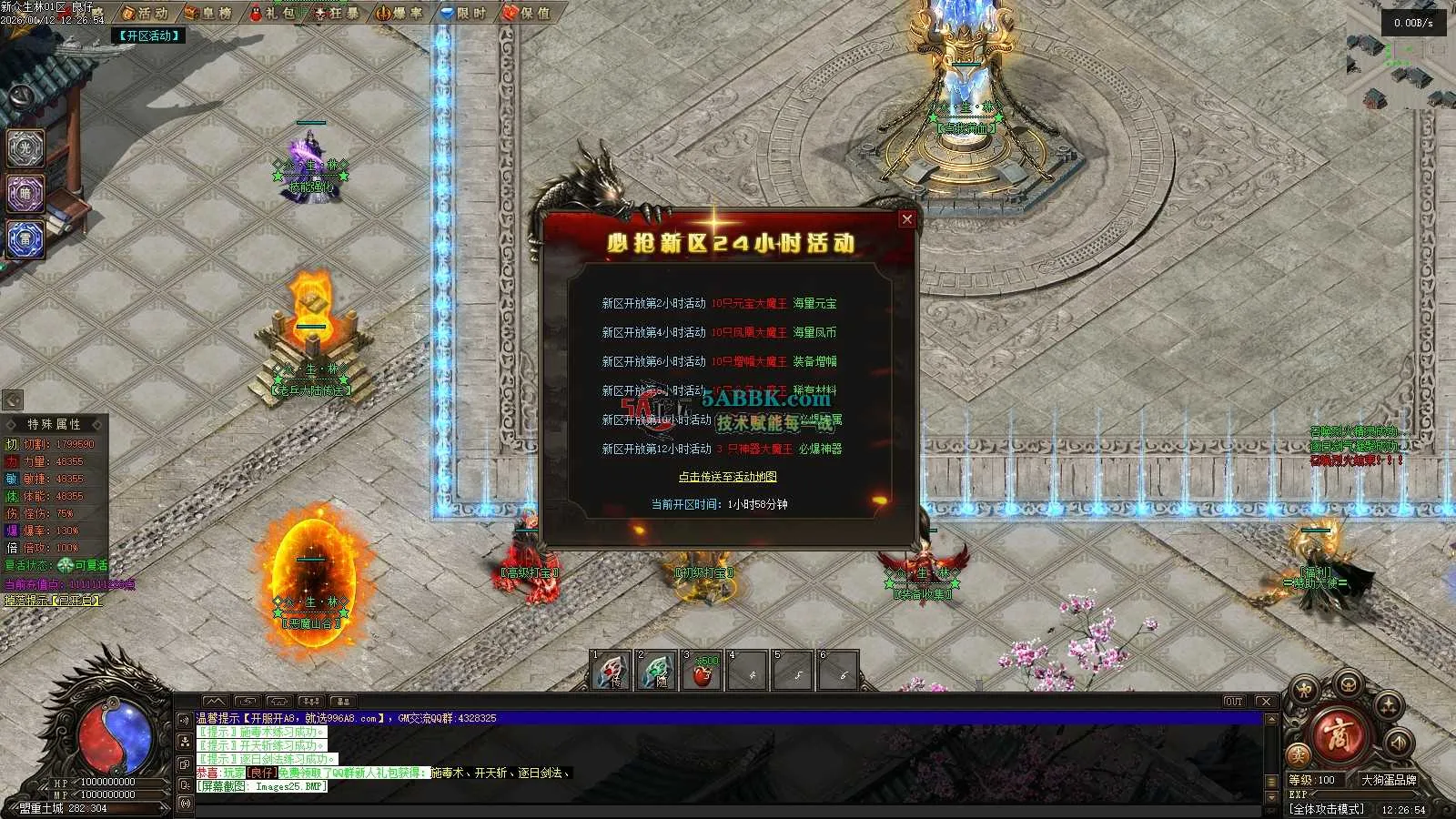Click the teleport to event map link
The width and height of the screenshot is (1456, 819).
tap(727, 477)
